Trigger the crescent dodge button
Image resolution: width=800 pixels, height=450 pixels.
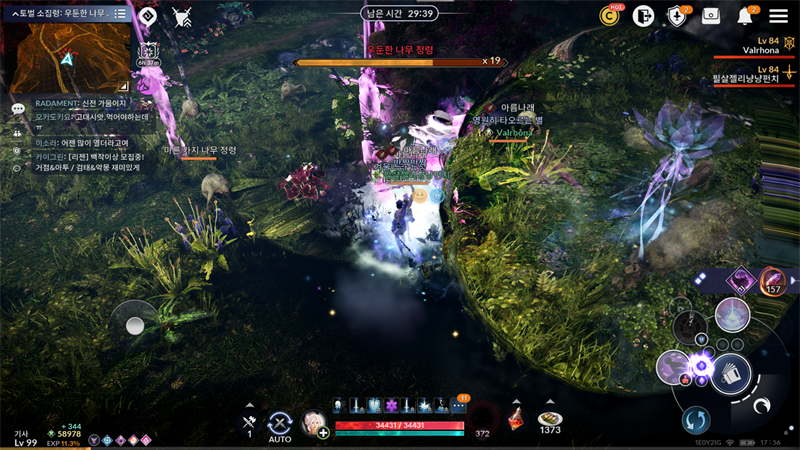[x=762, y=406]
